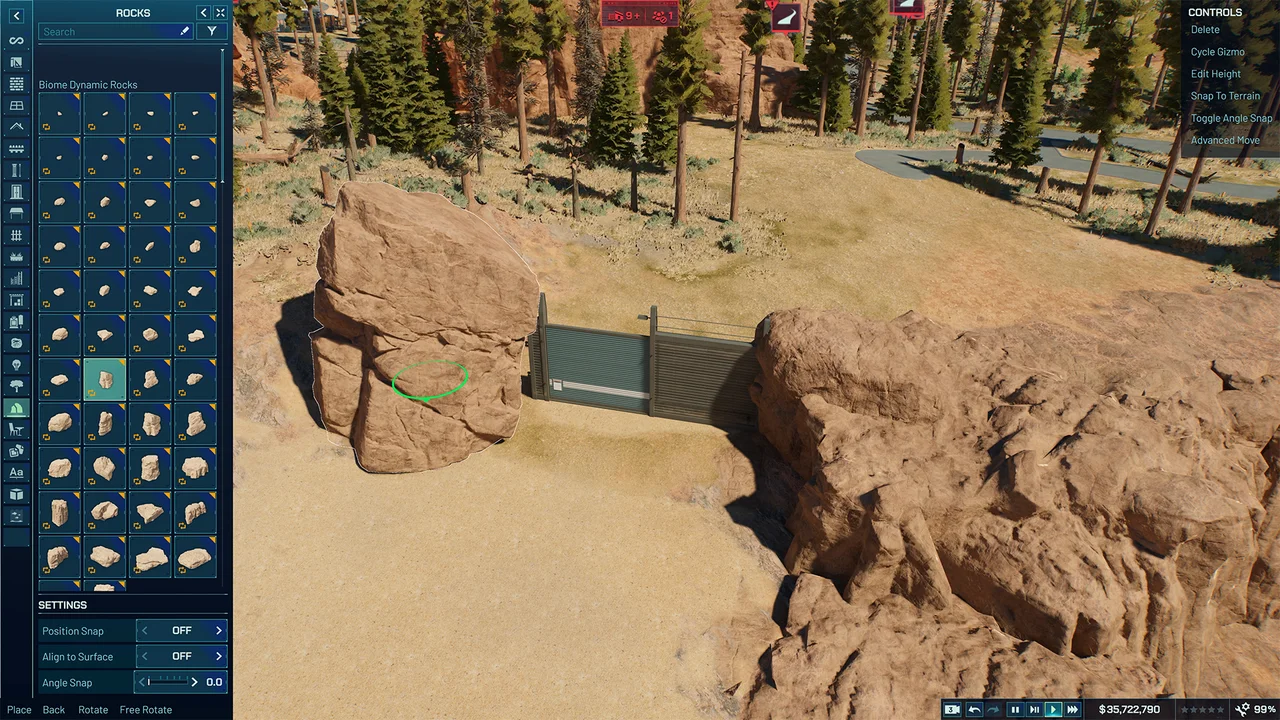Collapse the Rocks panel with the expand-arrows button
Viewport: 1280px width, 720px height.
click(220, 12)
